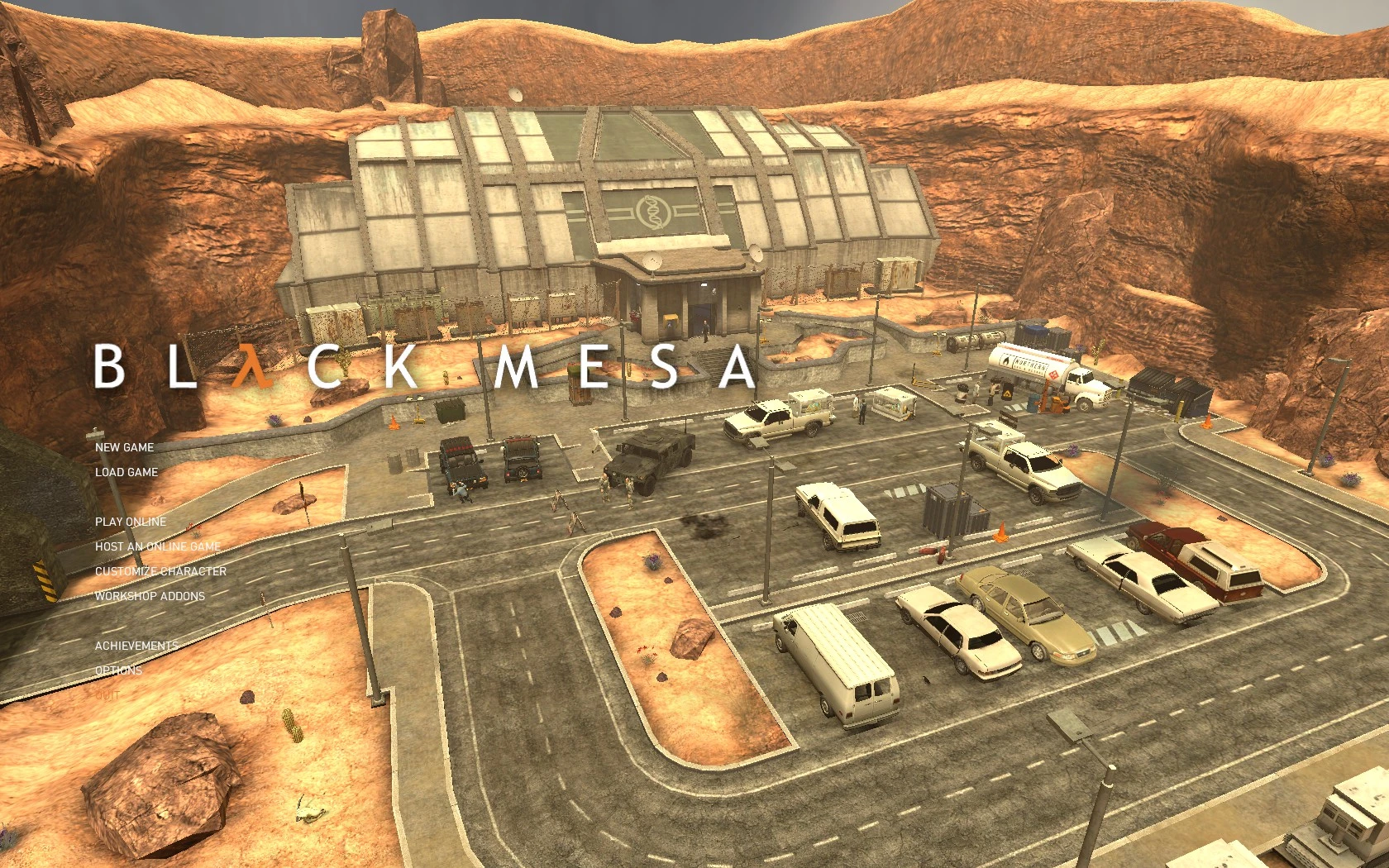Start a new game
Screen dimensions: 1389x868
click(x=124, y=447)
